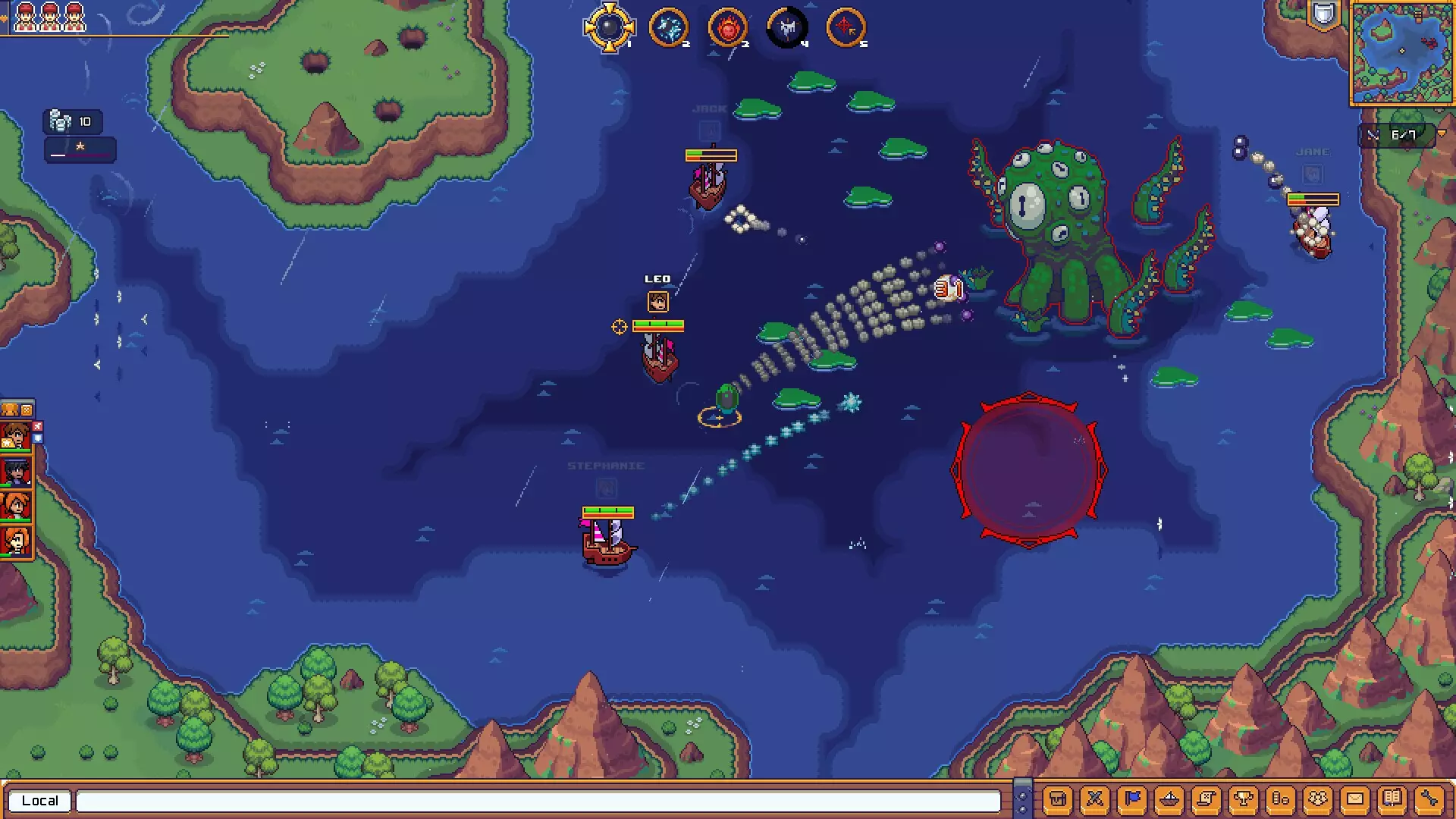Open the crossed swords combat panel
The height and width of the screenshot is (819, 1456).
coord(1094,799)
